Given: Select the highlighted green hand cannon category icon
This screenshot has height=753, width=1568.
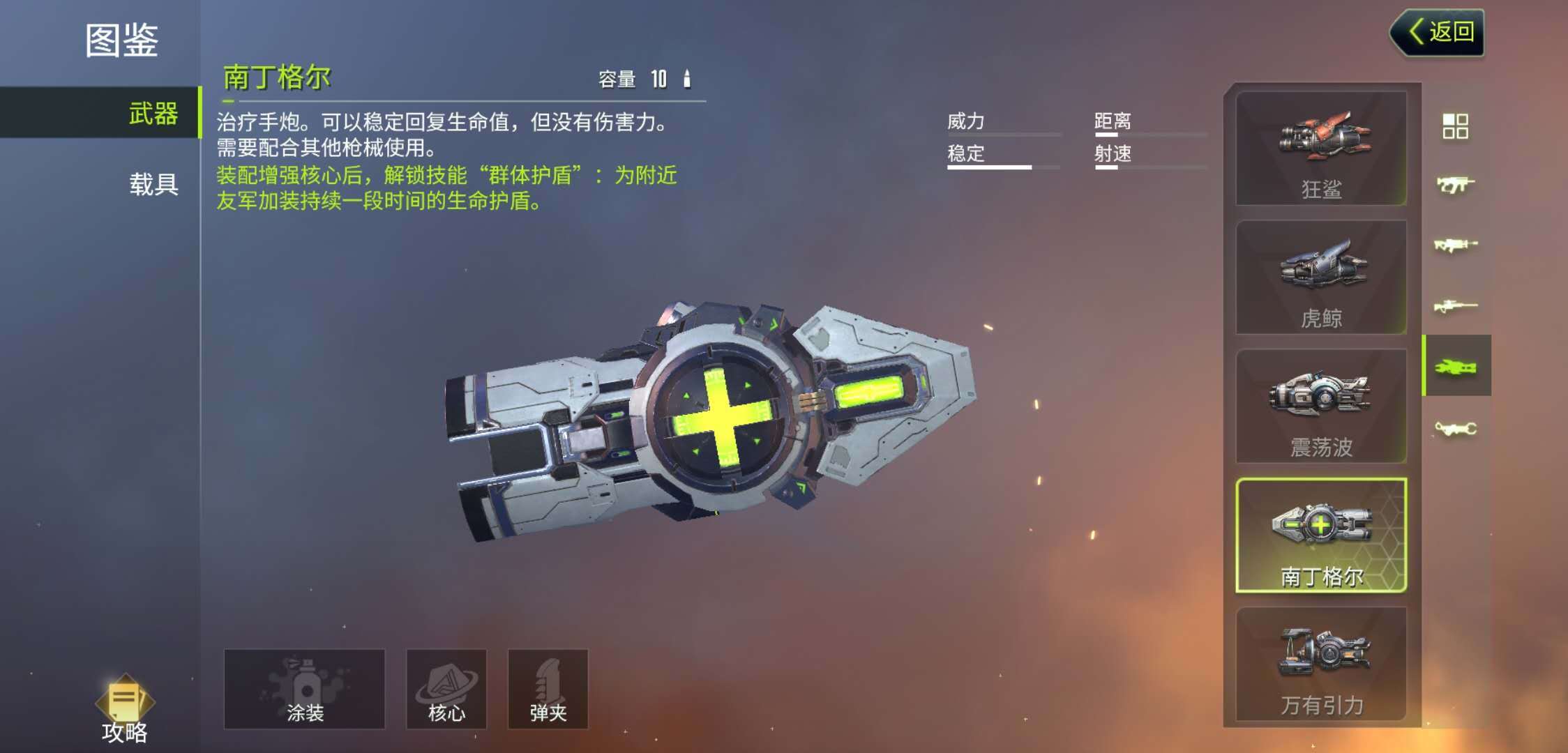Looking at the screenshot, I should [1456, 366].
